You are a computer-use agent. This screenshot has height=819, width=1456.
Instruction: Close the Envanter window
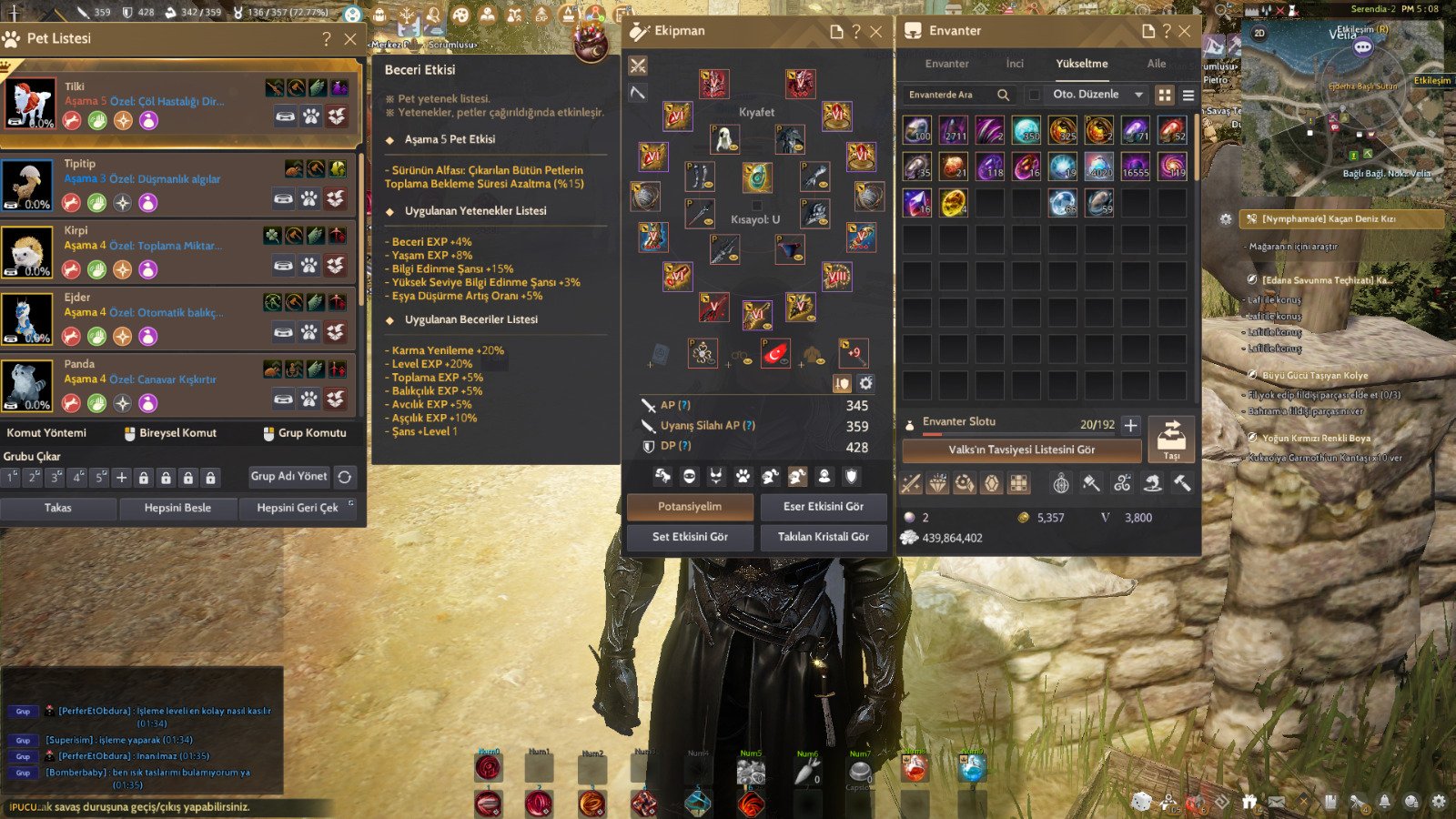point(1185,32)
